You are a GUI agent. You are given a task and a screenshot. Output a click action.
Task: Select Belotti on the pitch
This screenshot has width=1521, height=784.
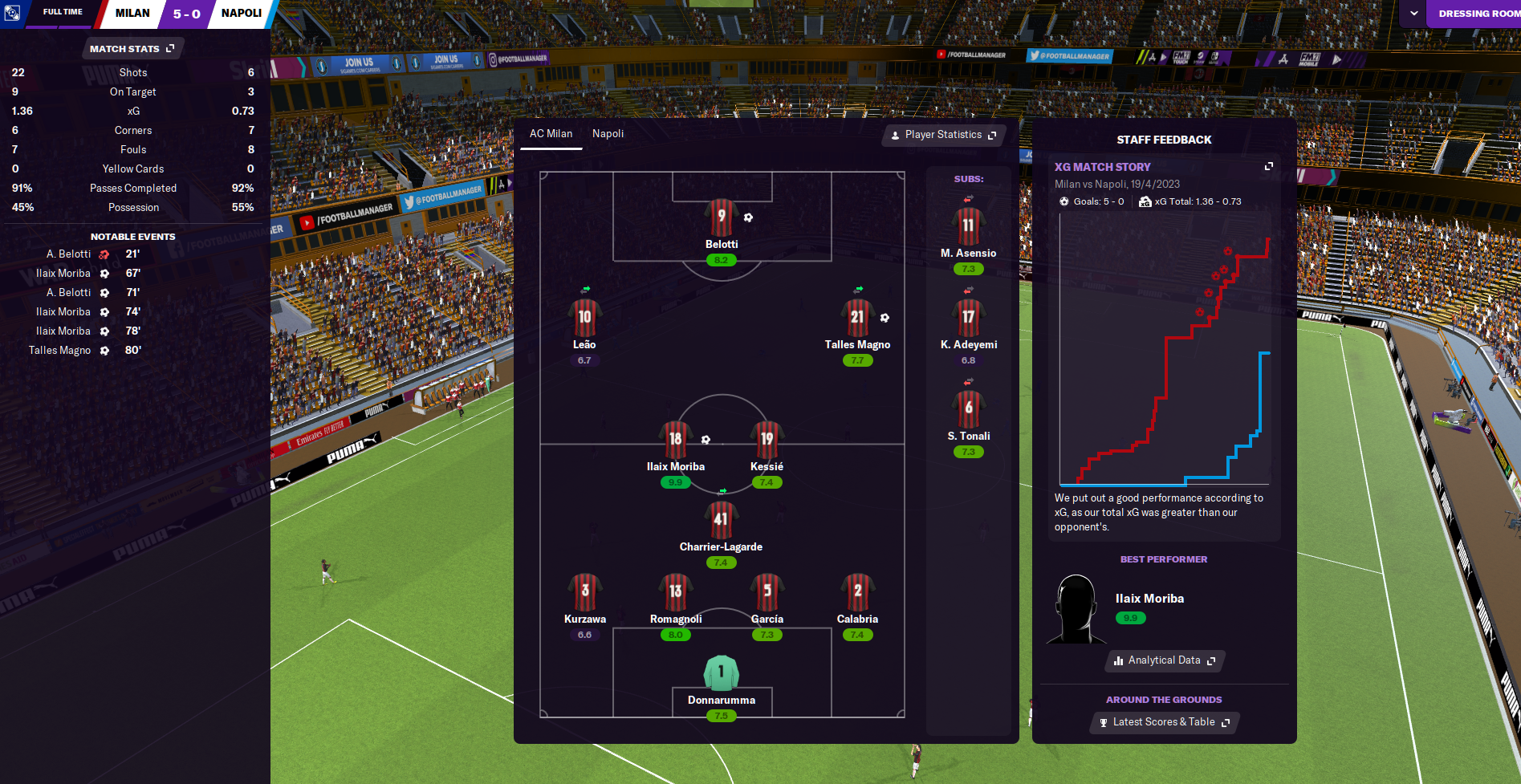(x=721, y=218)
